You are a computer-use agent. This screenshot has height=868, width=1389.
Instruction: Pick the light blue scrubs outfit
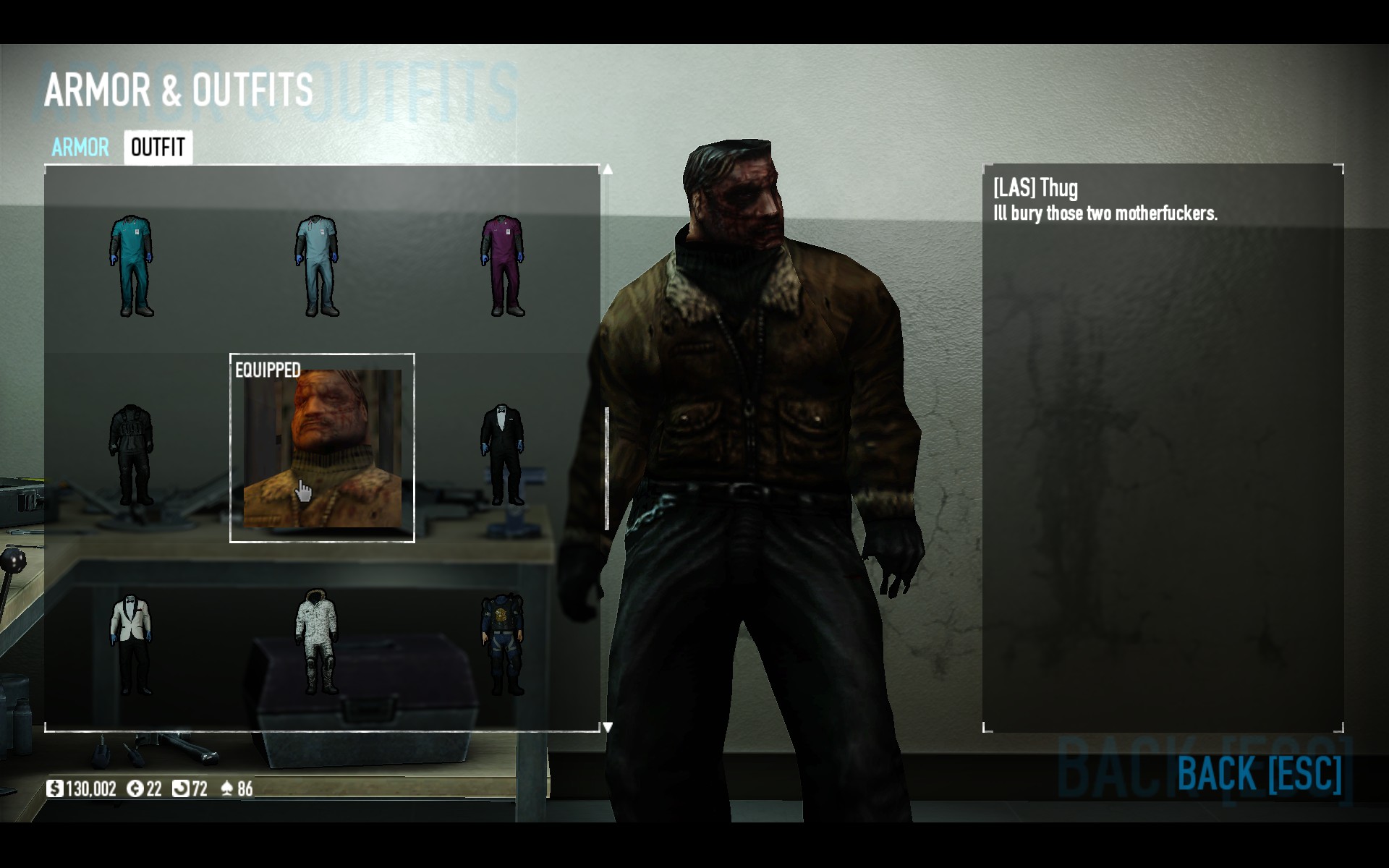pos(317,265)
